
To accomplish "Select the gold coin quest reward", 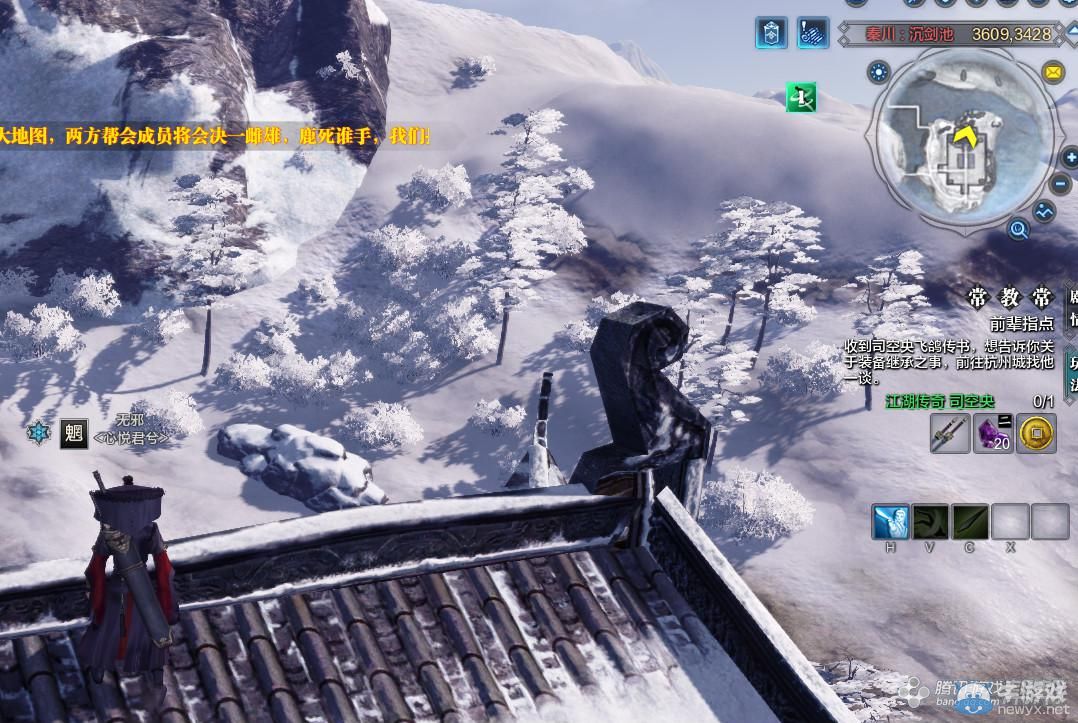I will 1036,434.
